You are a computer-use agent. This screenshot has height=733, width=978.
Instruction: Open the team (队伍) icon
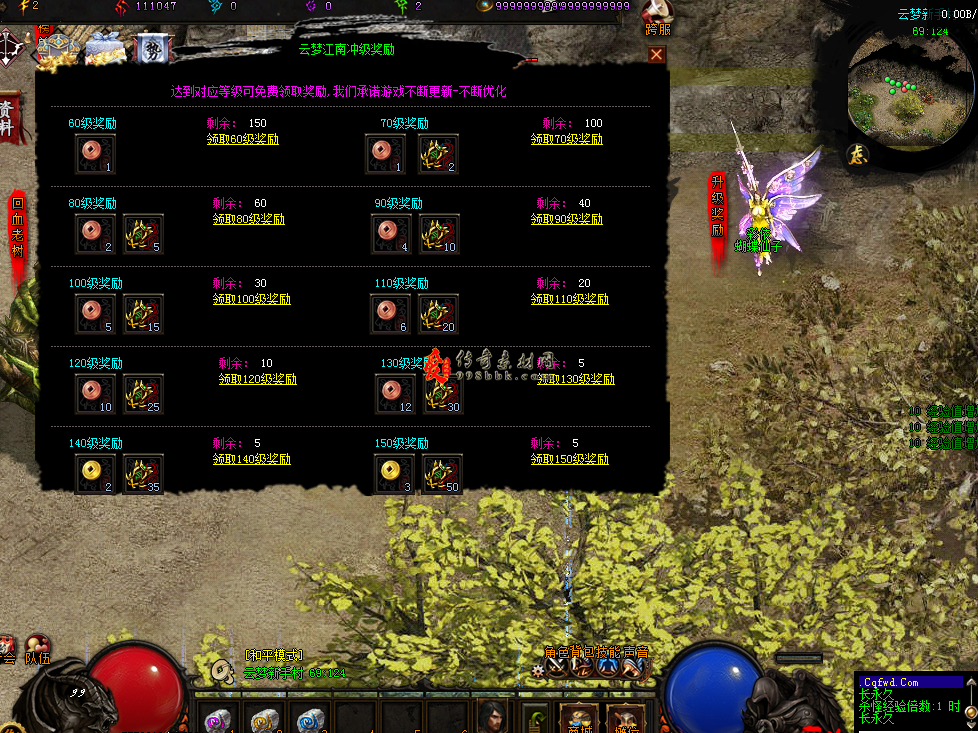pos(38,650)
